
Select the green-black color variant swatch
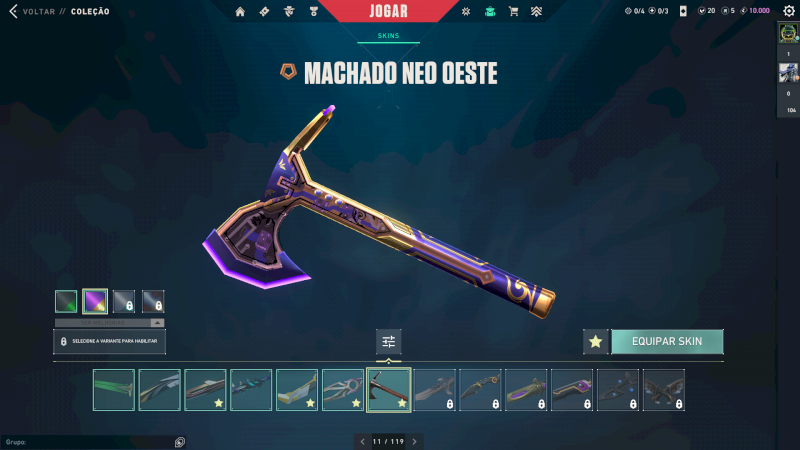(x=66, y=301)
